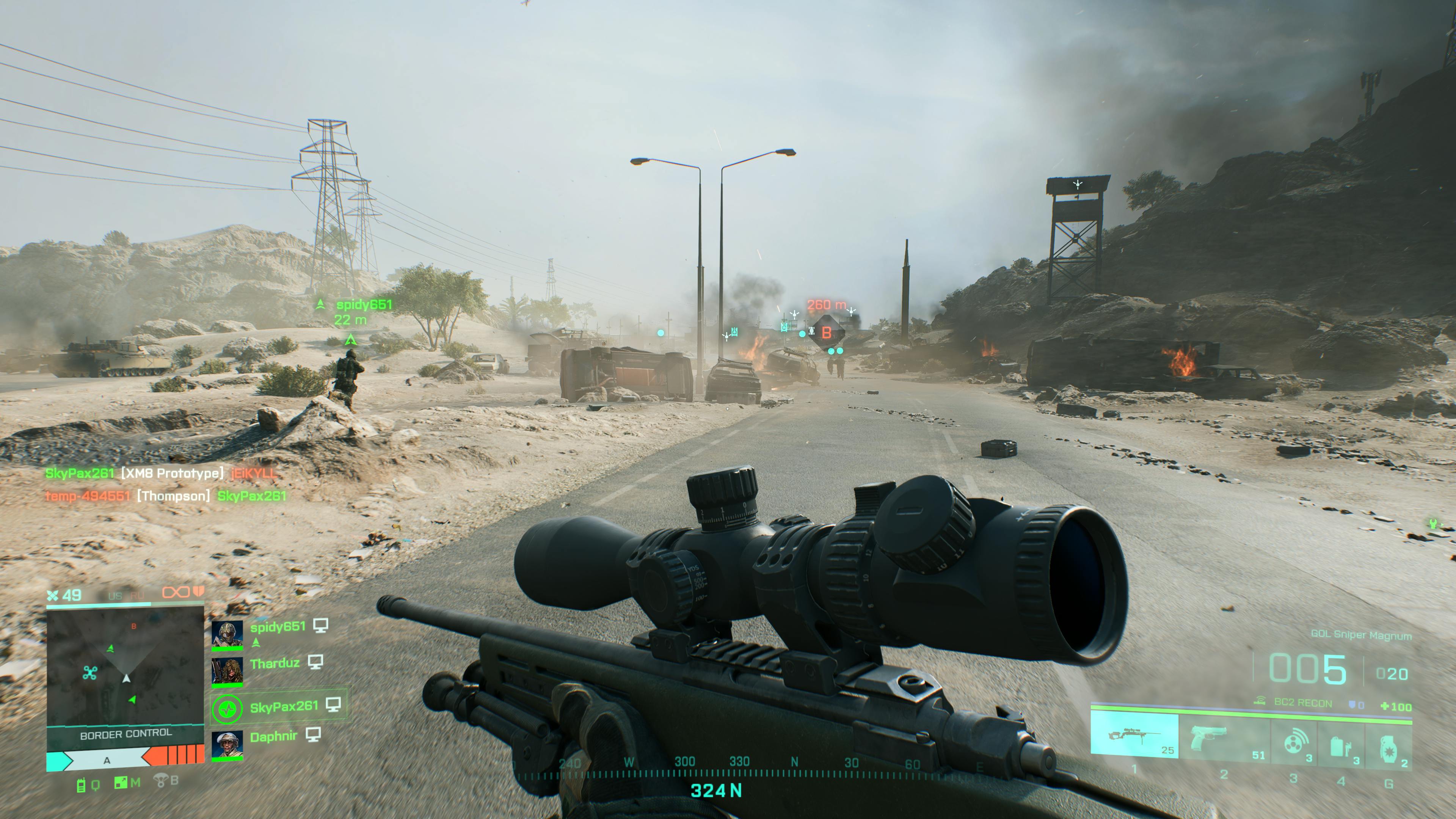Click the drone marker on the minimap
This screenshot has width=1456, height=819.
pos(90,673)
